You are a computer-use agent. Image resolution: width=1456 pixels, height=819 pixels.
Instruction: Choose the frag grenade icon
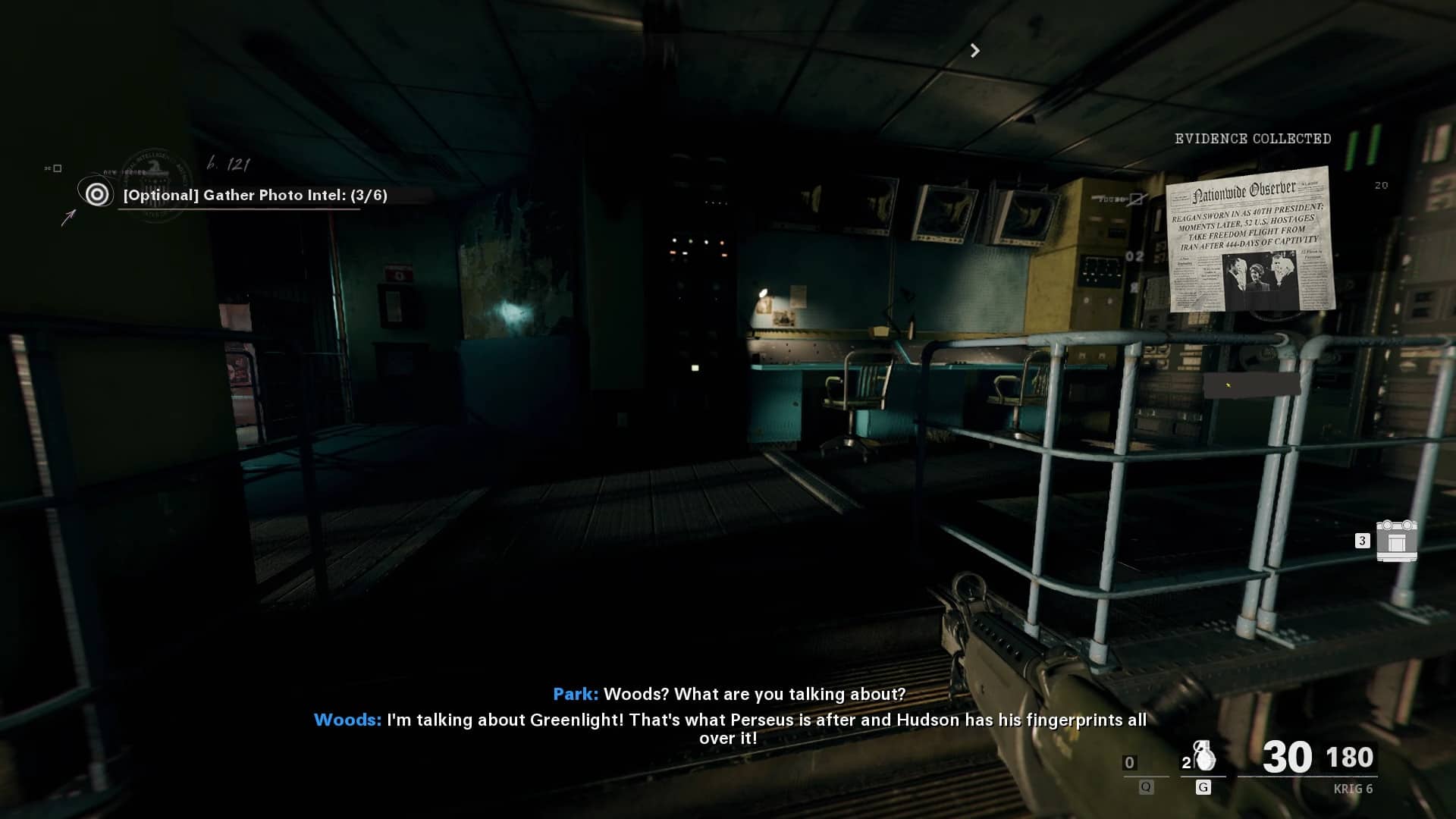point(1203,758)
